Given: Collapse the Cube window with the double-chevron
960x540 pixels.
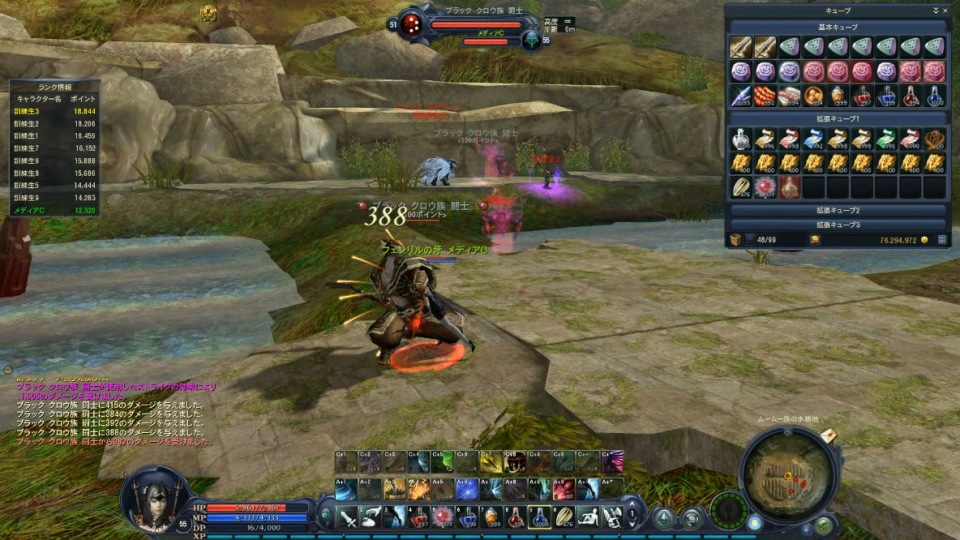Looking at the screenshot, I should point(935,10).
